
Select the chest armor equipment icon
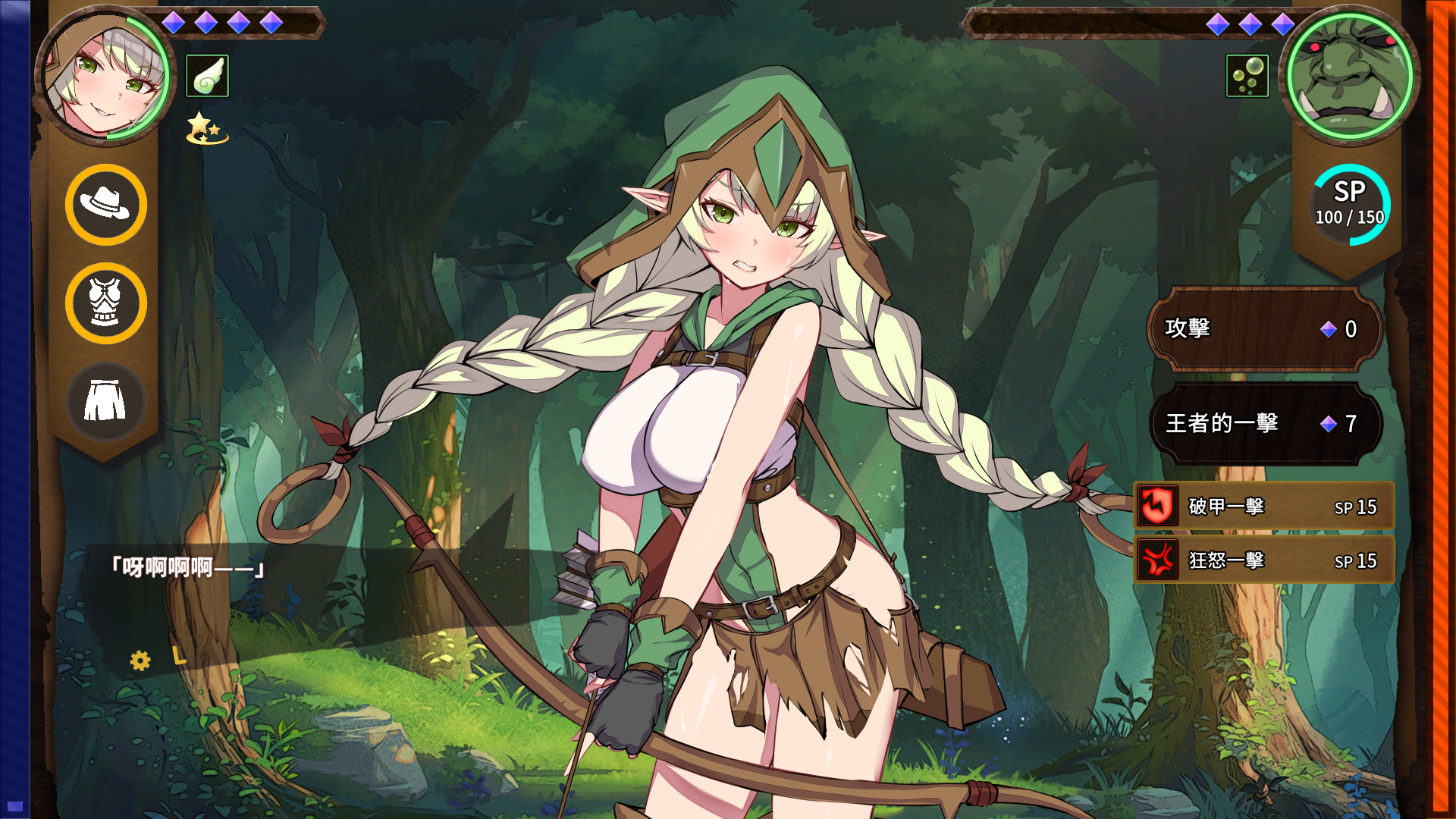106,303
